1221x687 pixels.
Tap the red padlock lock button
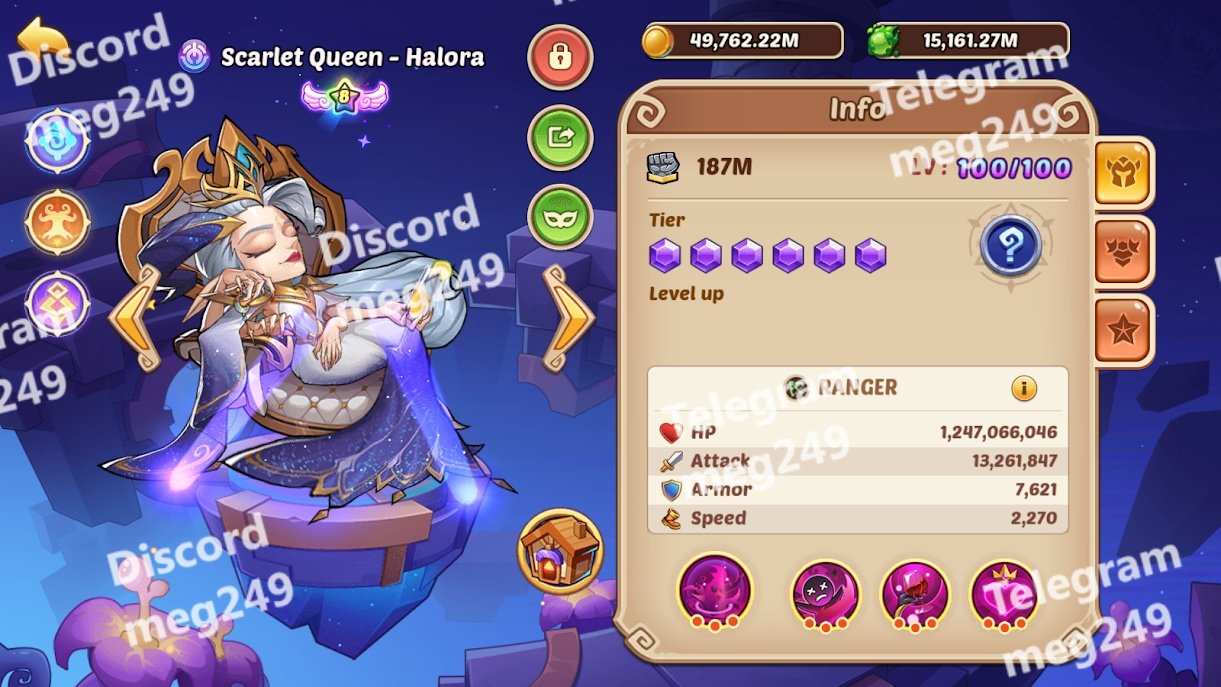[560, 57]
